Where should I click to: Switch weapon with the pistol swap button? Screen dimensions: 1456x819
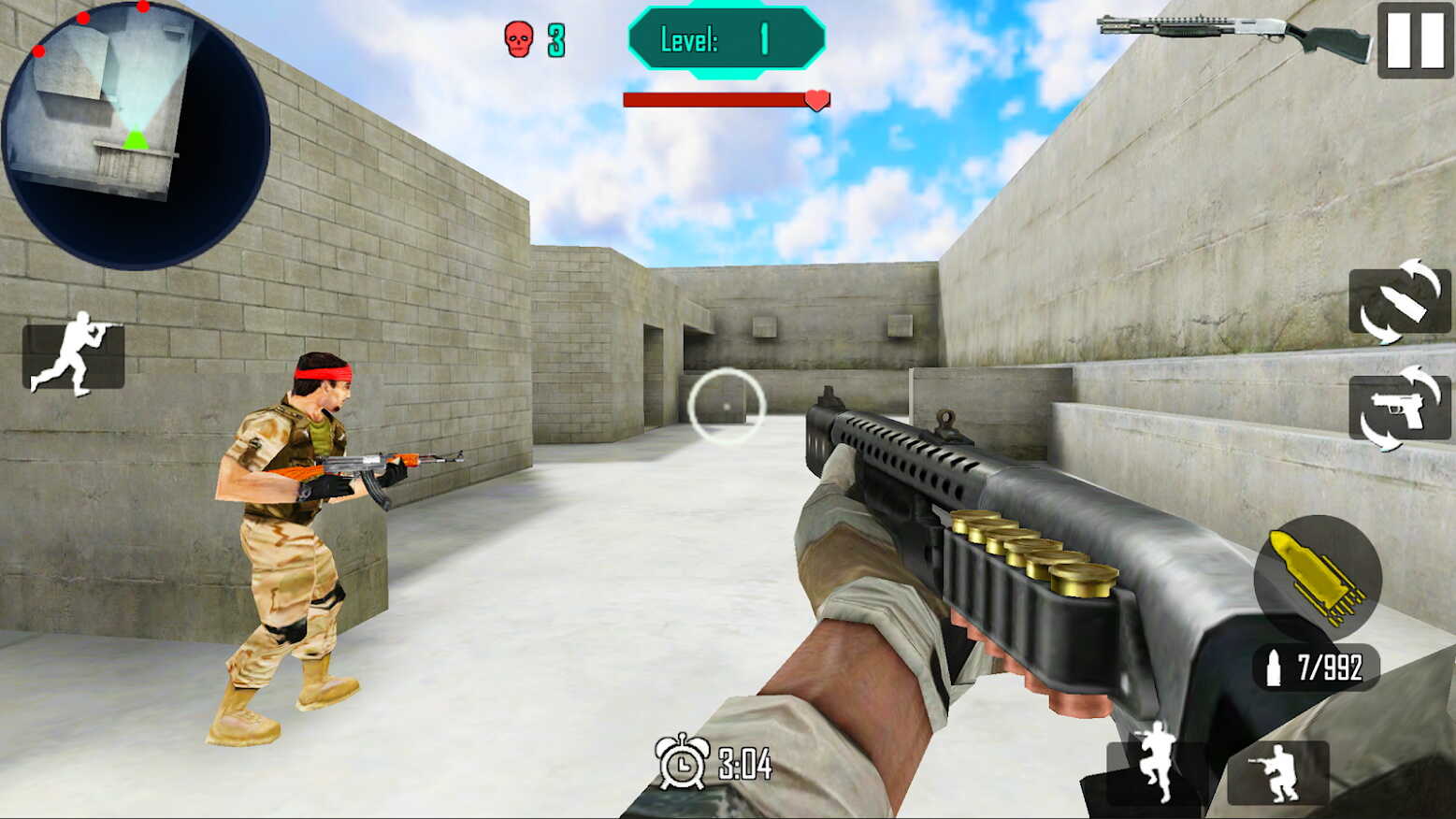pyautogui.click(x=1399, y=408)
